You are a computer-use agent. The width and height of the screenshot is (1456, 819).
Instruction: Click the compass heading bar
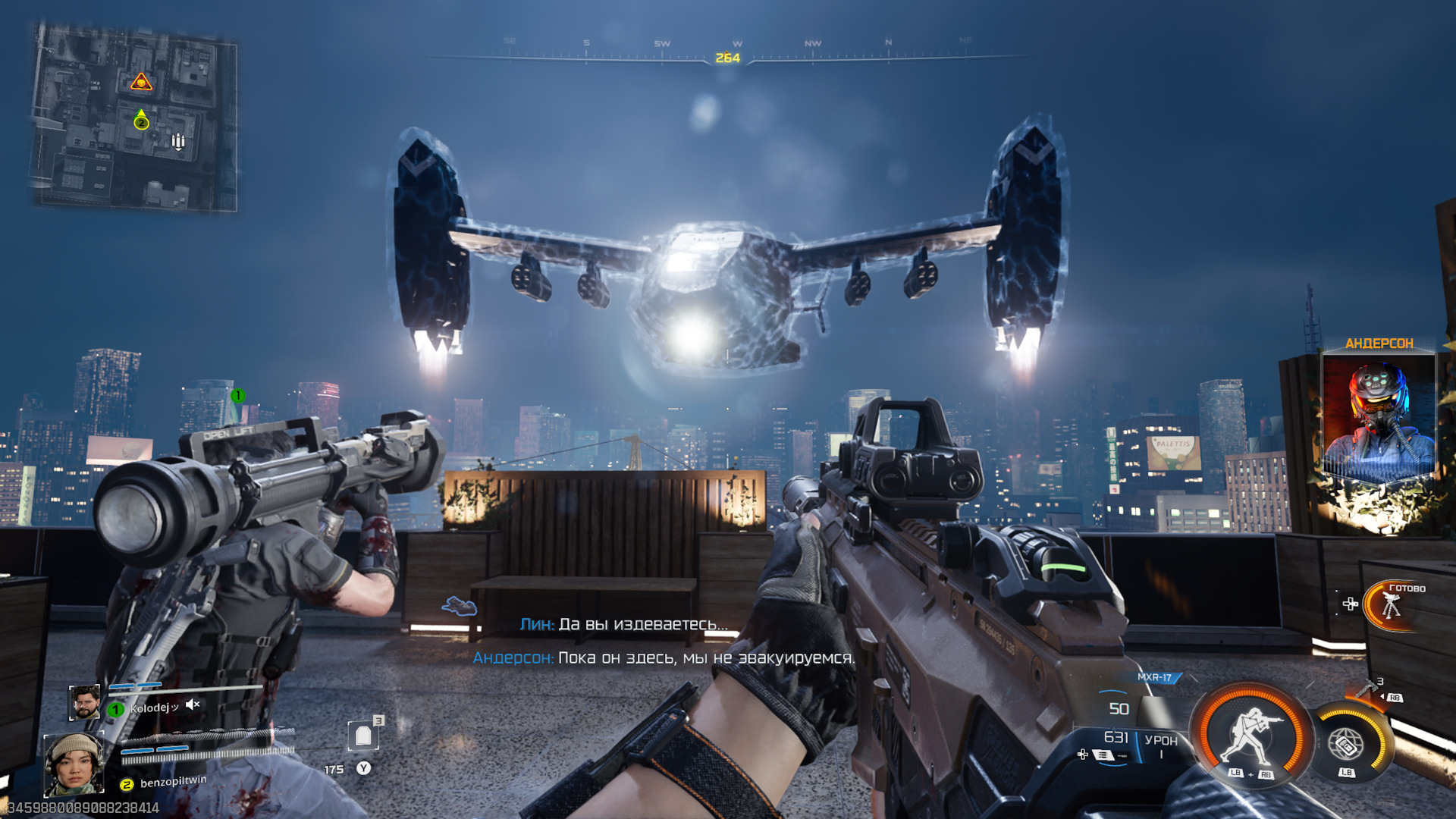[x=727, y=55]
